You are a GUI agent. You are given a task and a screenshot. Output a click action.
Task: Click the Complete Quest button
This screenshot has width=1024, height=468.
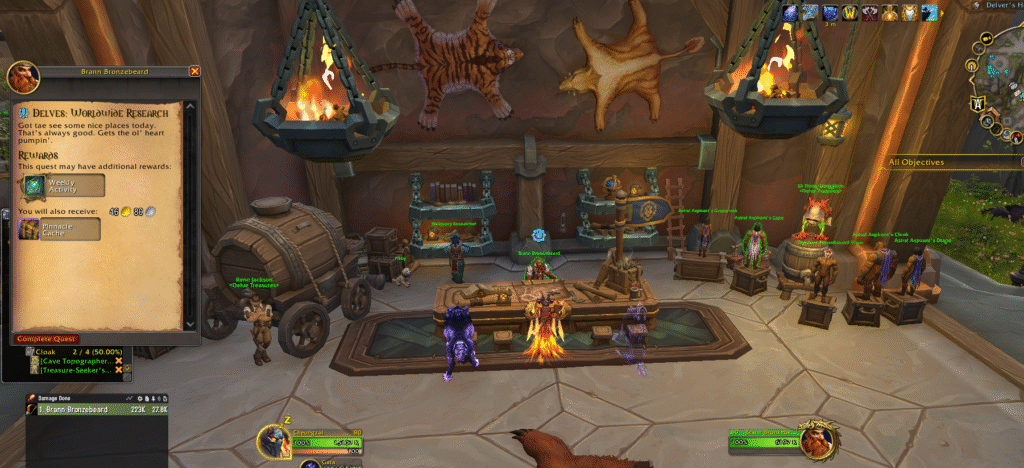49,339
